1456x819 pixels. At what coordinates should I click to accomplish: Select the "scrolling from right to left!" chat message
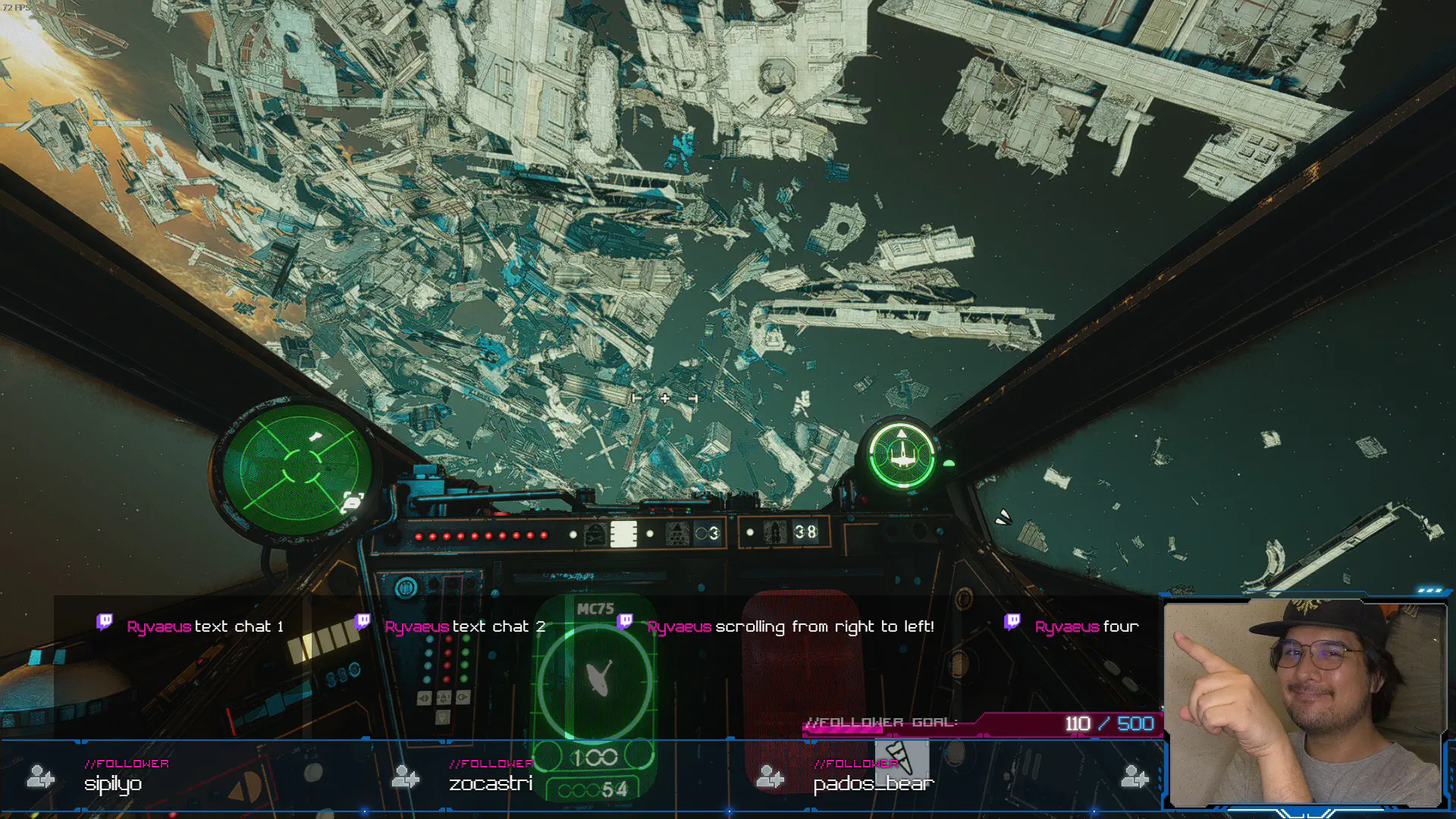(x=789, y=626)
